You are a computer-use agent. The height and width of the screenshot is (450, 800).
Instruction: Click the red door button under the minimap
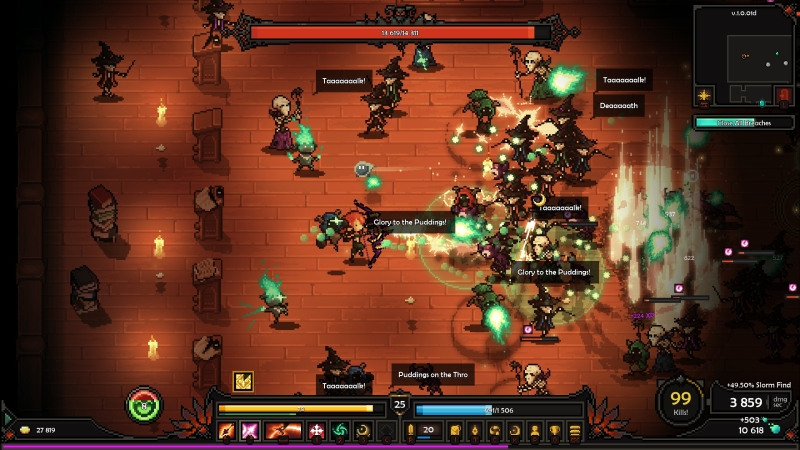[784, 96]
